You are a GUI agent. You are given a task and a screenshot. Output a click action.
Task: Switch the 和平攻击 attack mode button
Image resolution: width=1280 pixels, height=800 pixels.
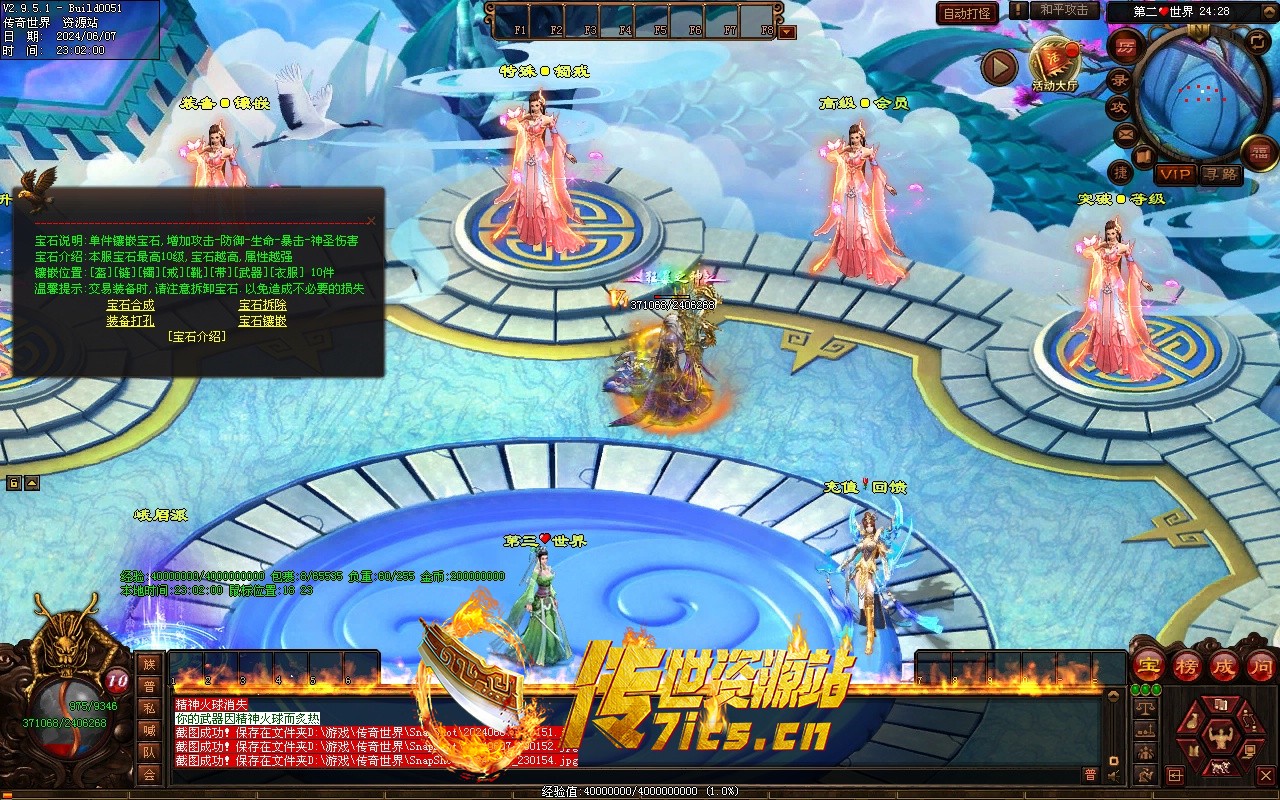1064,11
